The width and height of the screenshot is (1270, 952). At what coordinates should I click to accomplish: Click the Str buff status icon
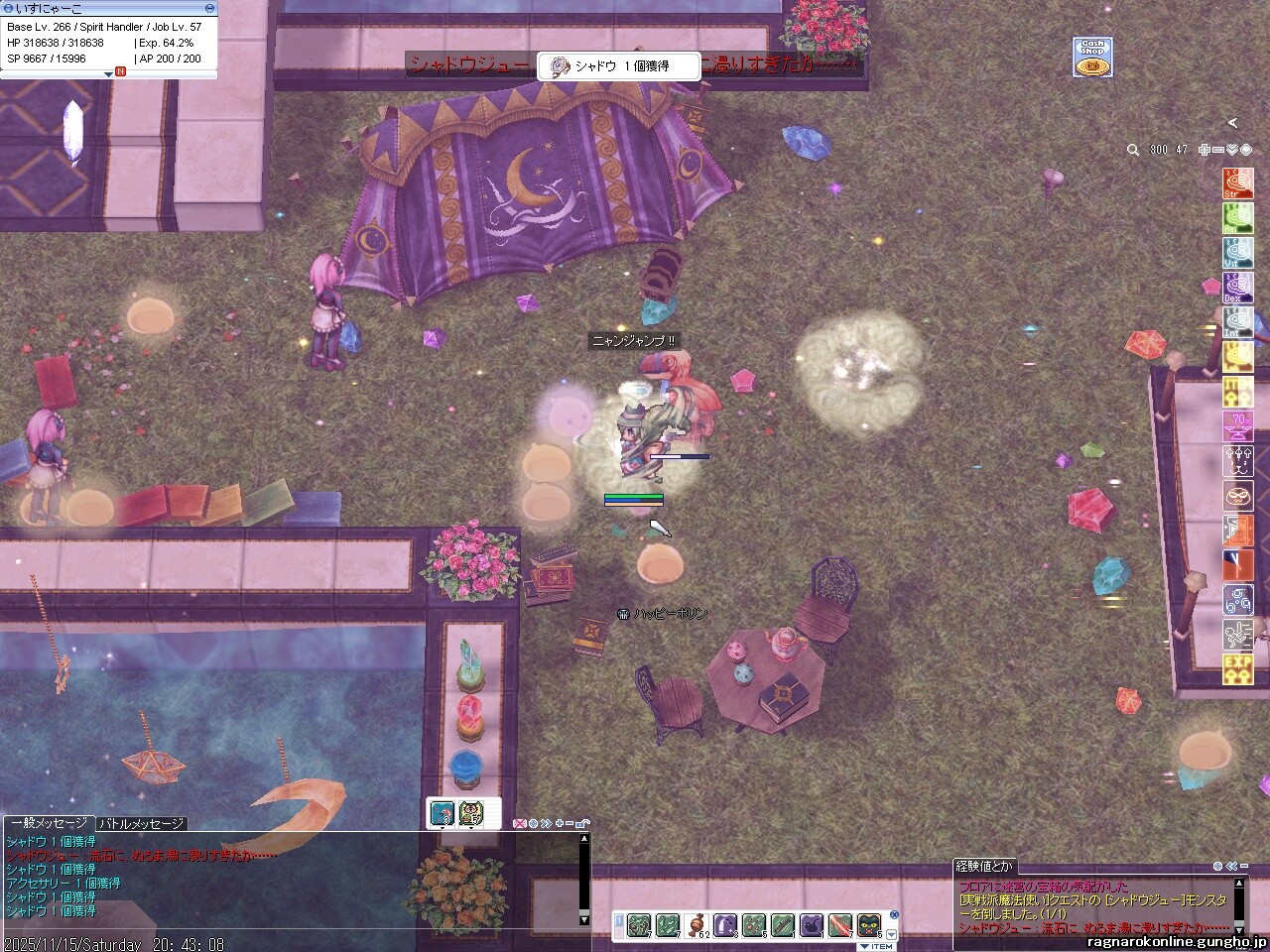1237,183
